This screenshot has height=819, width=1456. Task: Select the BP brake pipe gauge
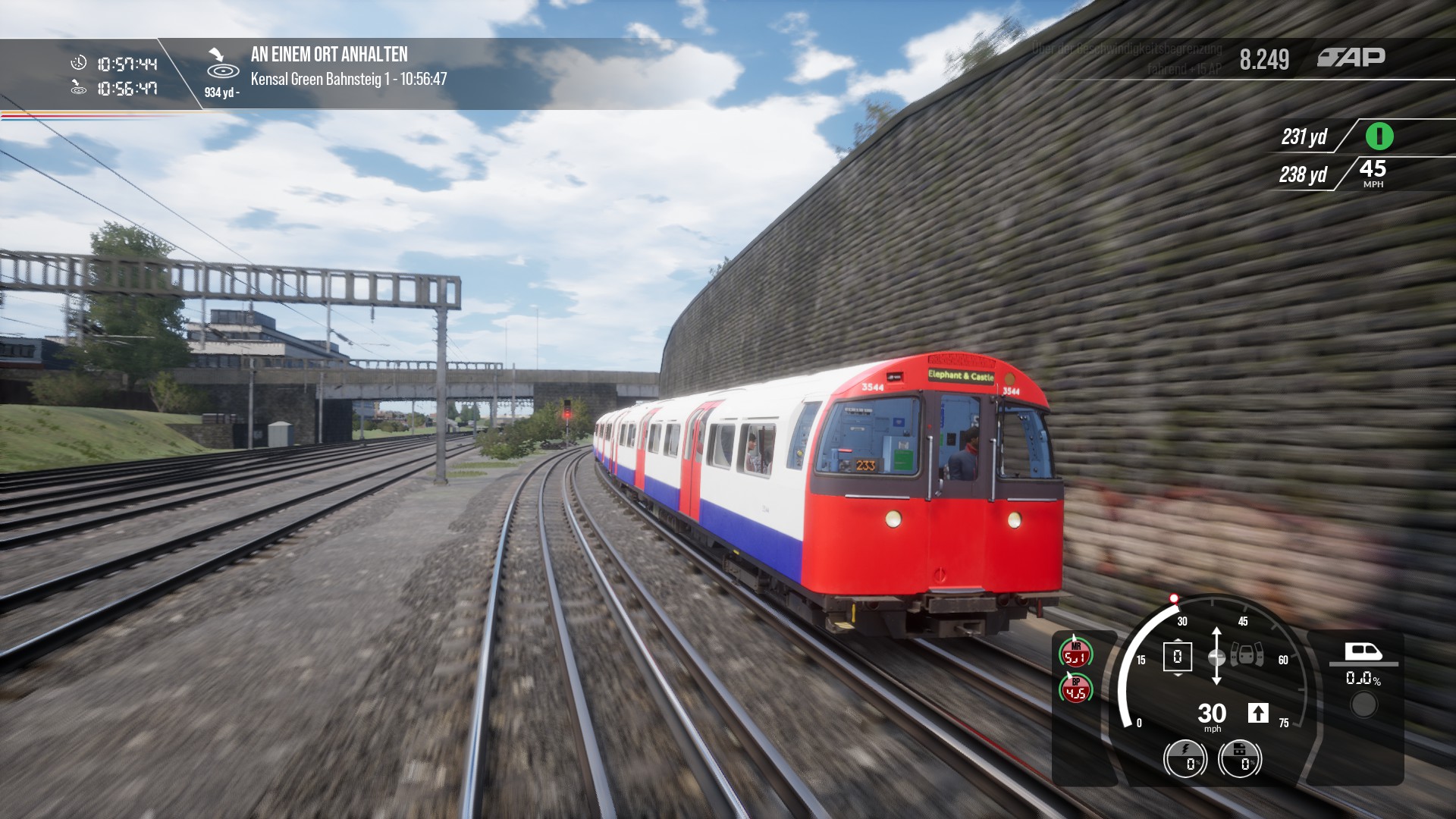click(1075, 689)
